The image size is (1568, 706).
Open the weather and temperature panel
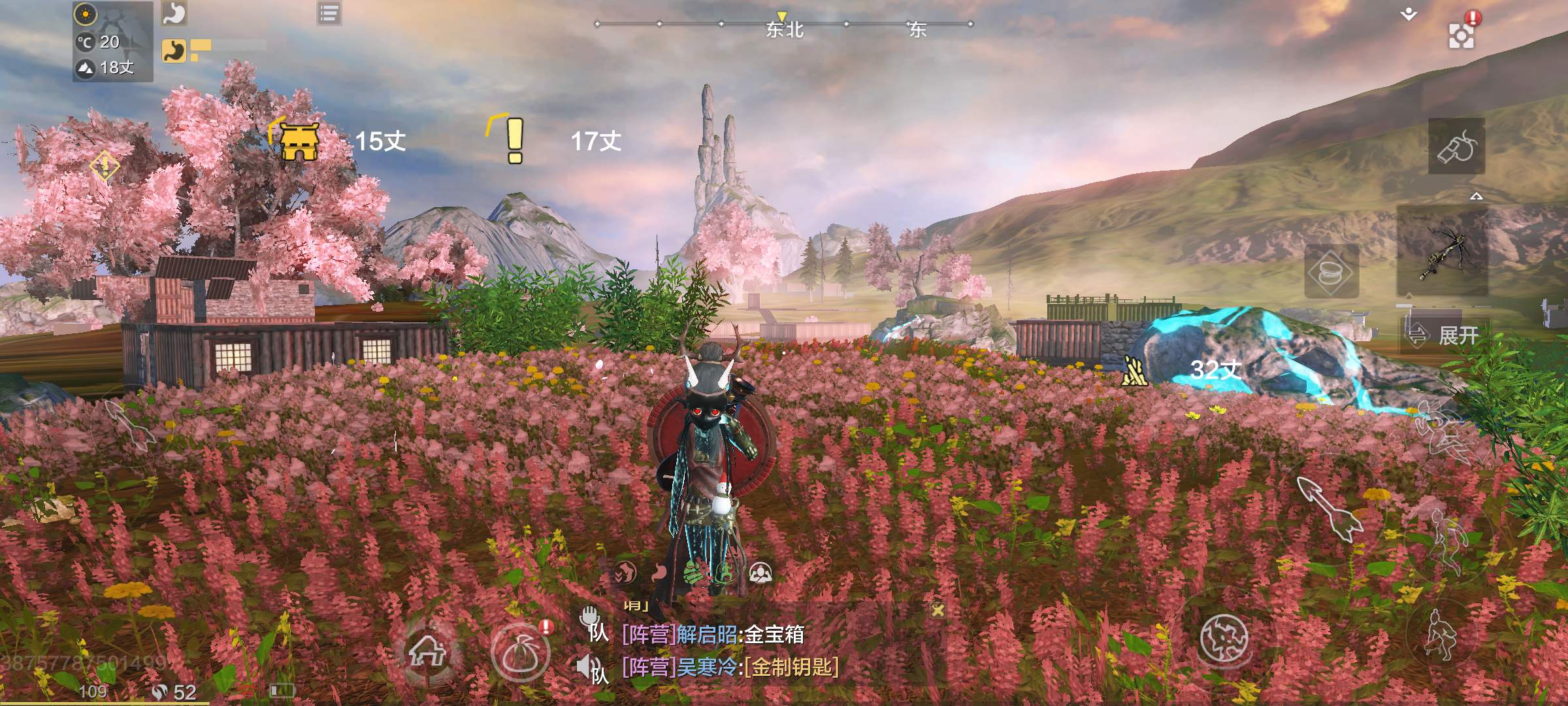(112, 41)
